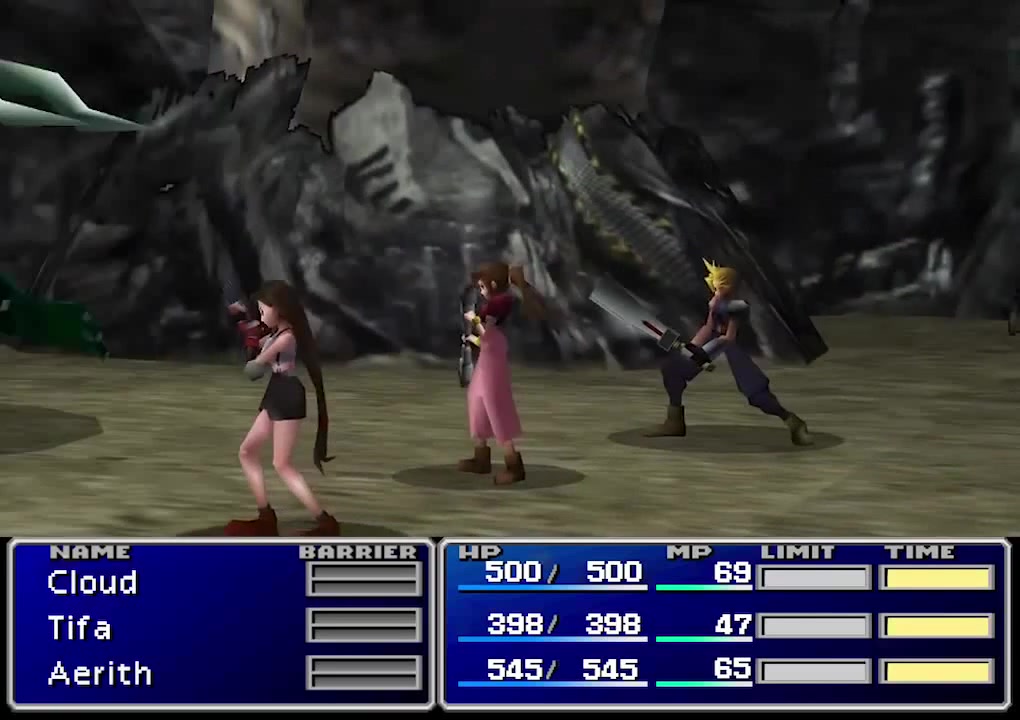Select Cloud in the party list

coord(92,583)
